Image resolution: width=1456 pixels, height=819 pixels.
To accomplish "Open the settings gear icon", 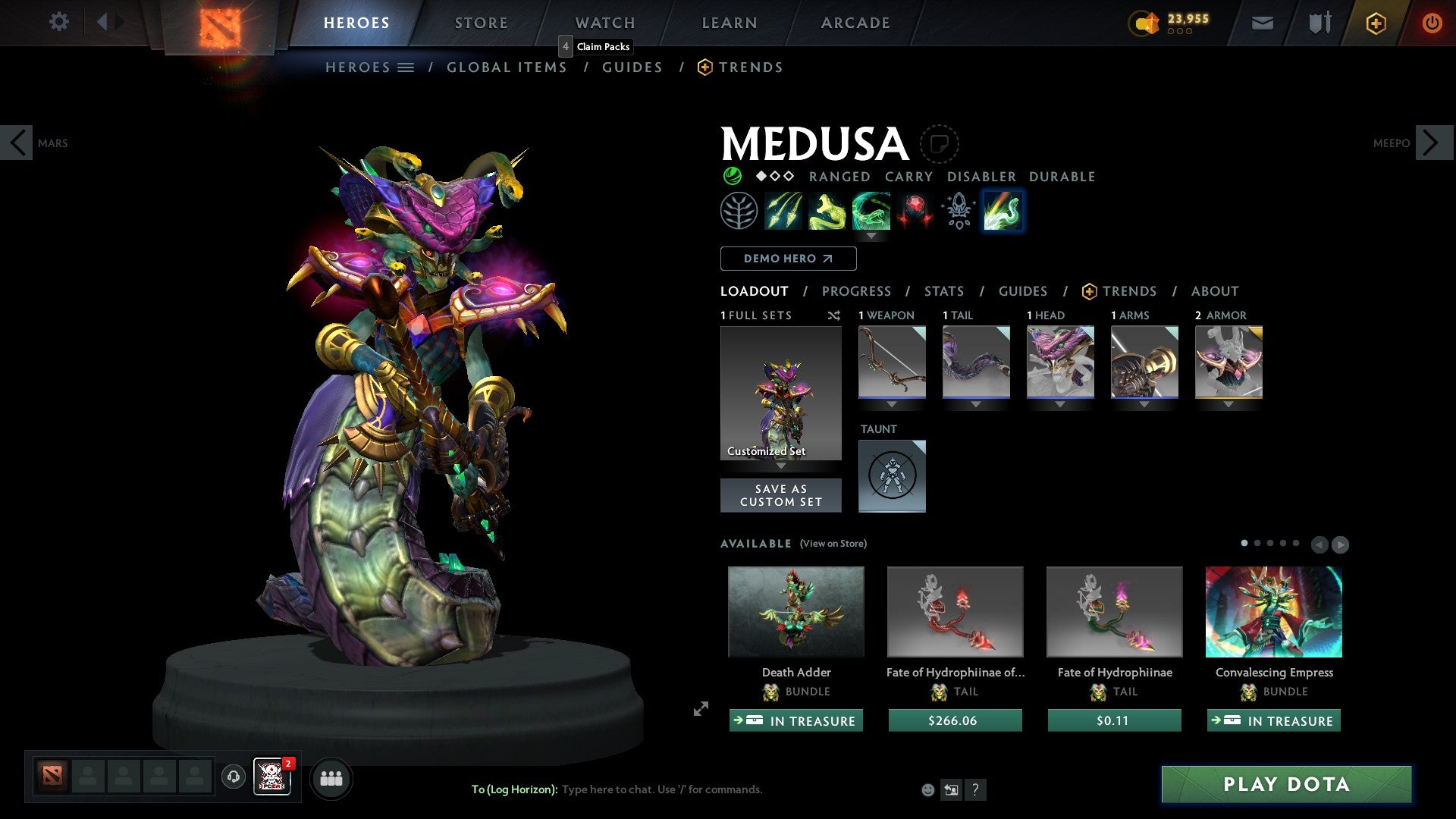I will click(58, 22).
